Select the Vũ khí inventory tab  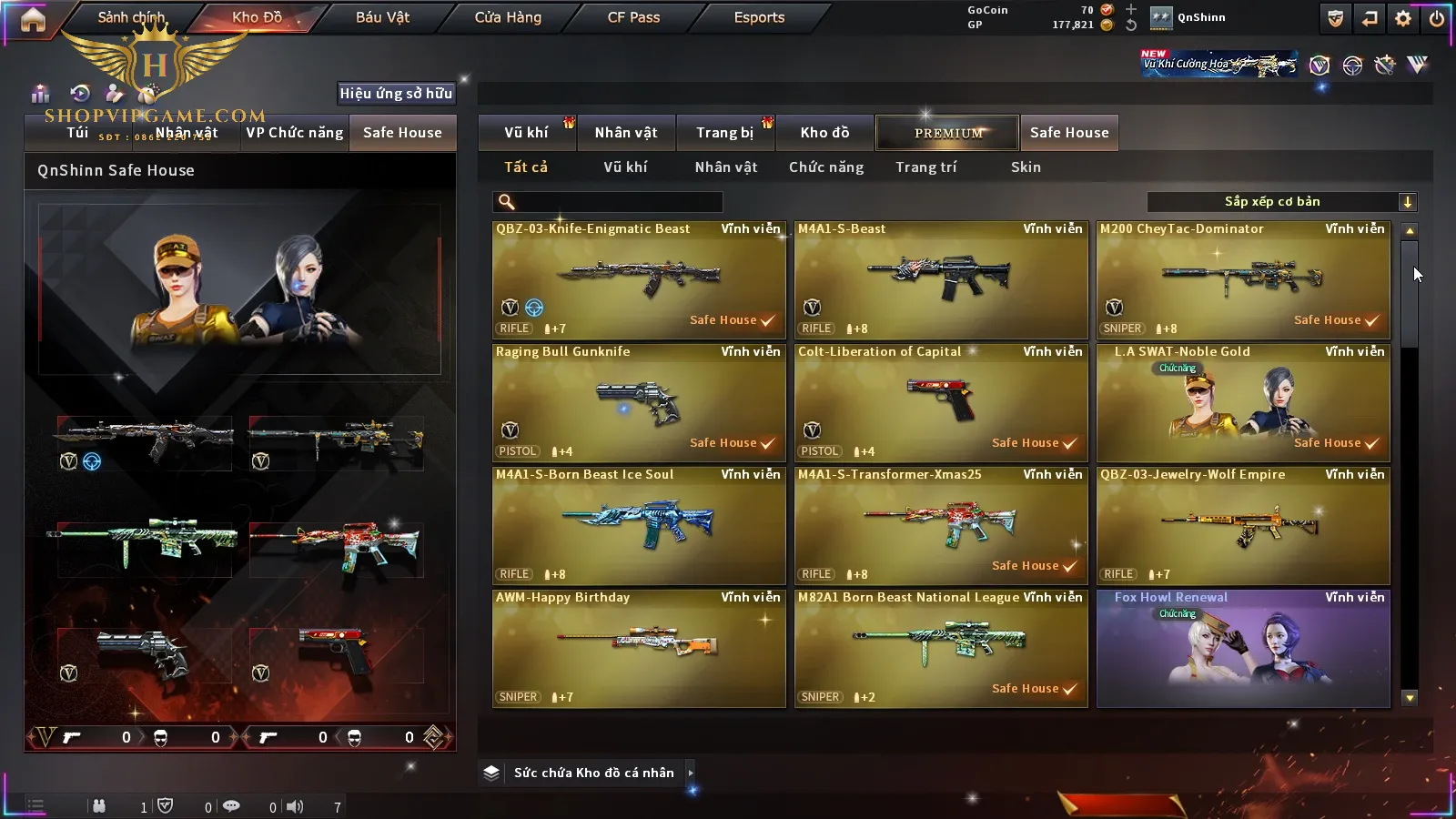point(526,133)
